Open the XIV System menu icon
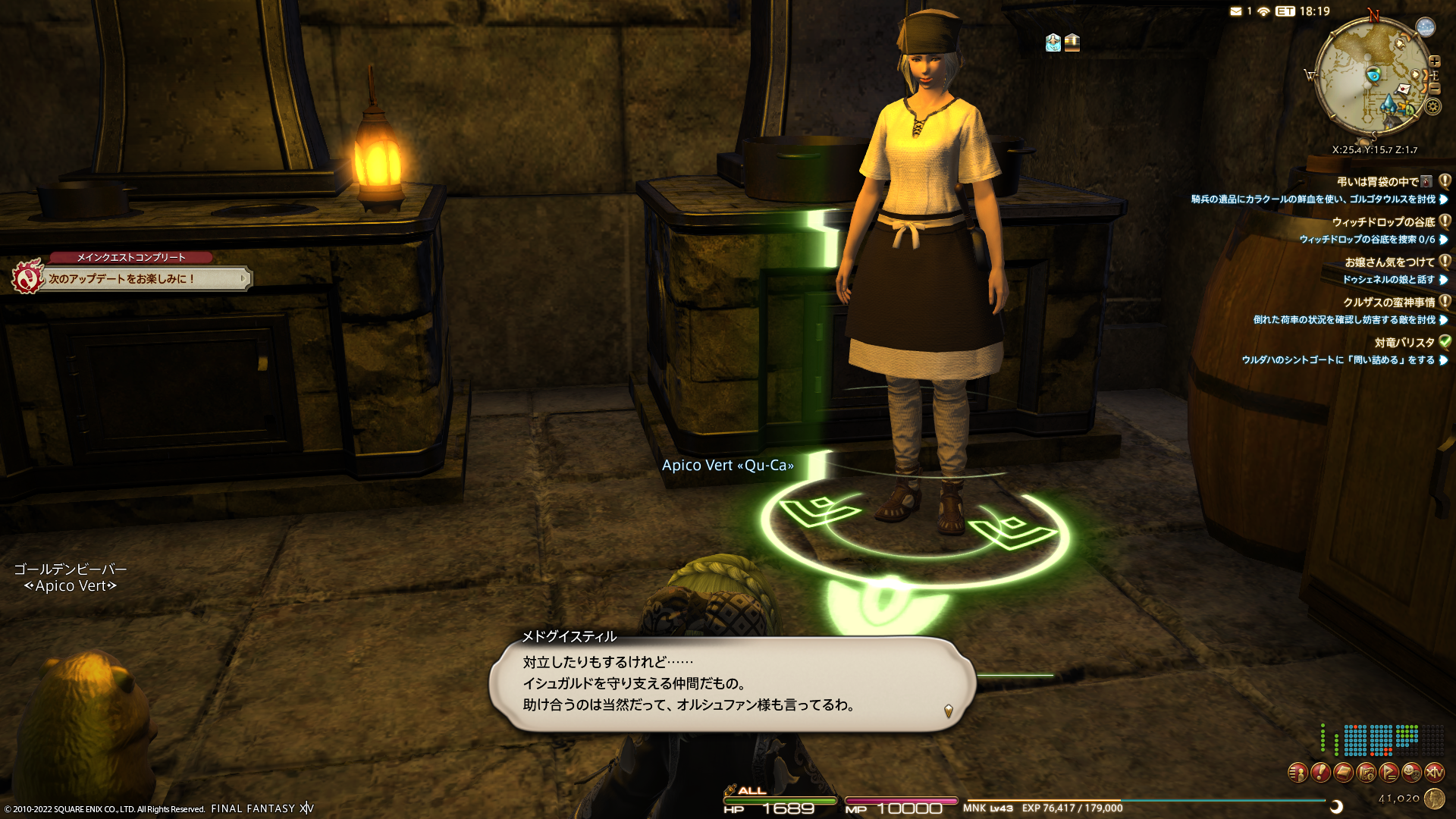Viewport: 1456px width, 819px height. coord(1434,773)
